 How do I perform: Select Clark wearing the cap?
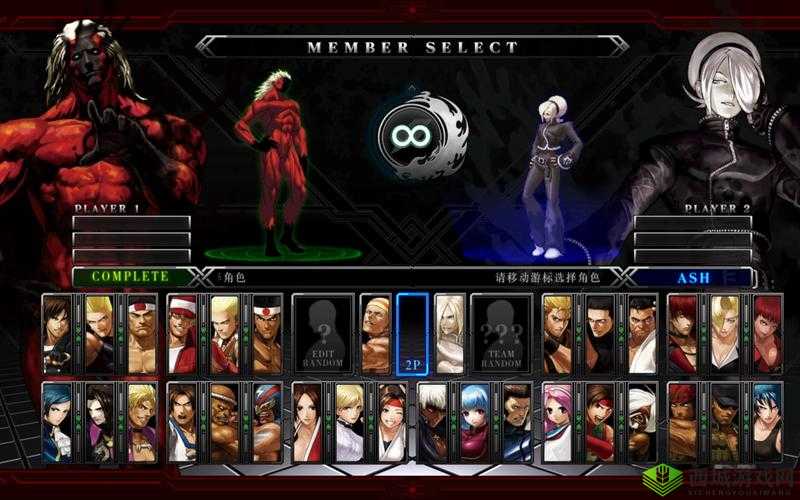tap(725, 421)
